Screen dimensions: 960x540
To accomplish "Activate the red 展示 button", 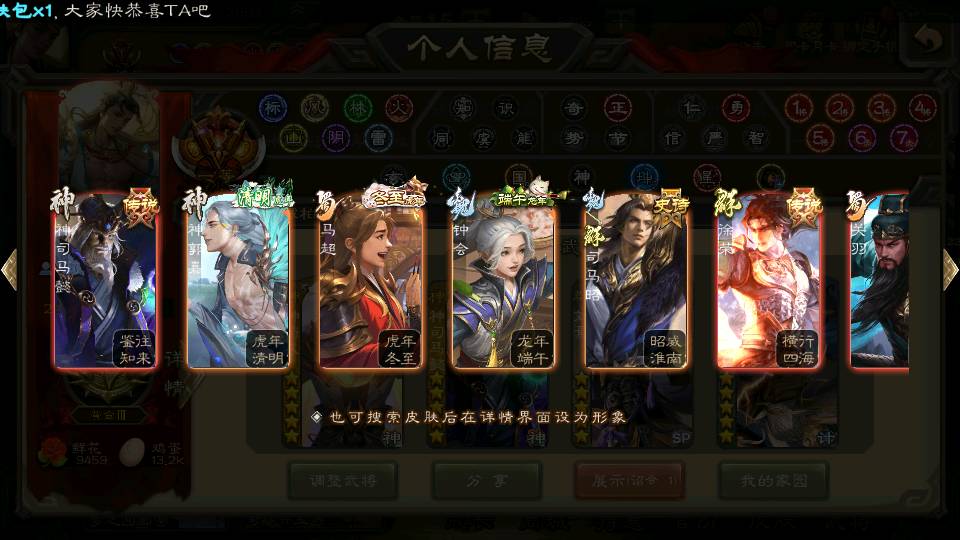I will [628, 481].
